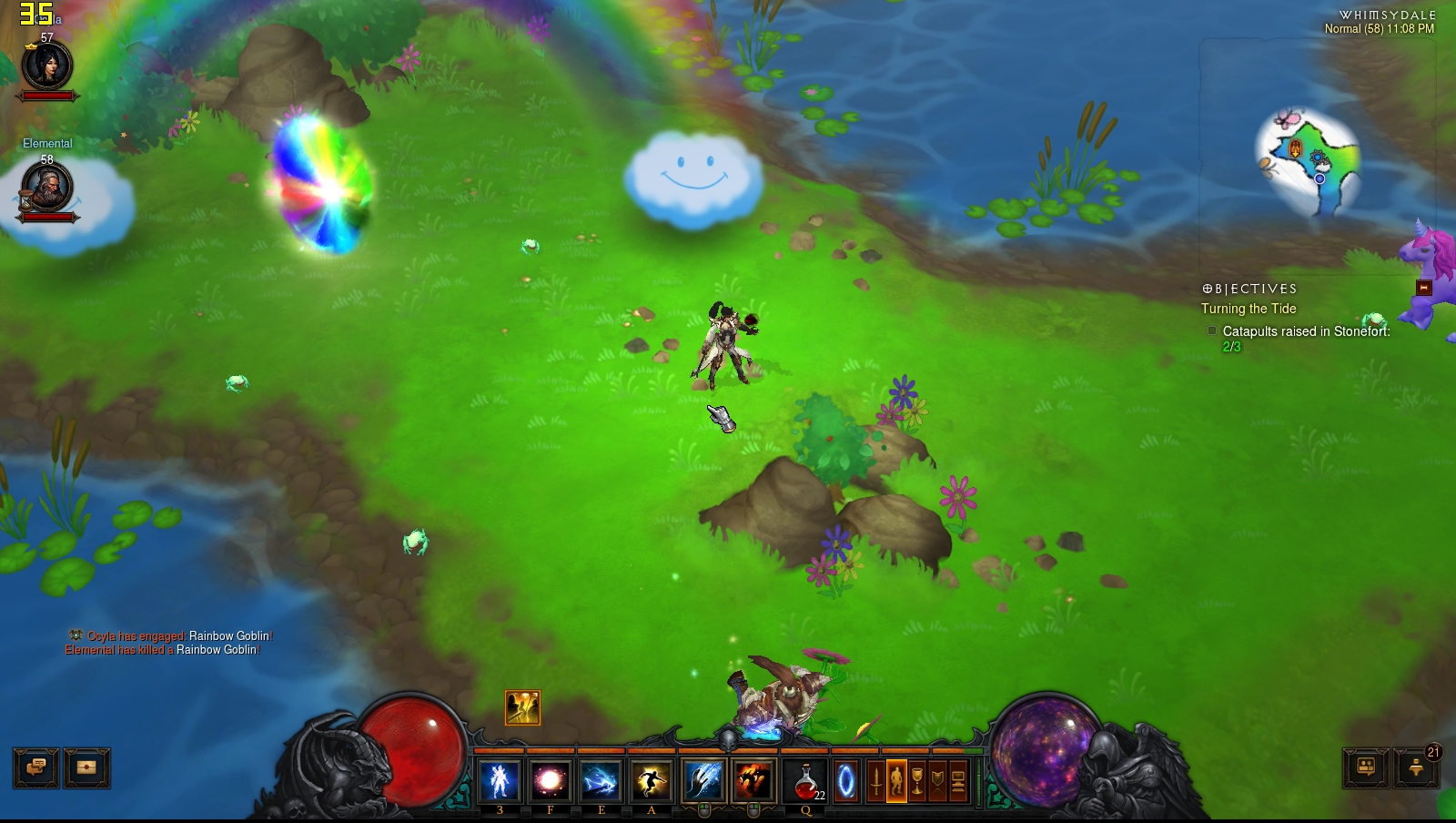Select the blue clawing hand skill
The width and height of the screenshot is (1456, 823).
pos(703,781)
